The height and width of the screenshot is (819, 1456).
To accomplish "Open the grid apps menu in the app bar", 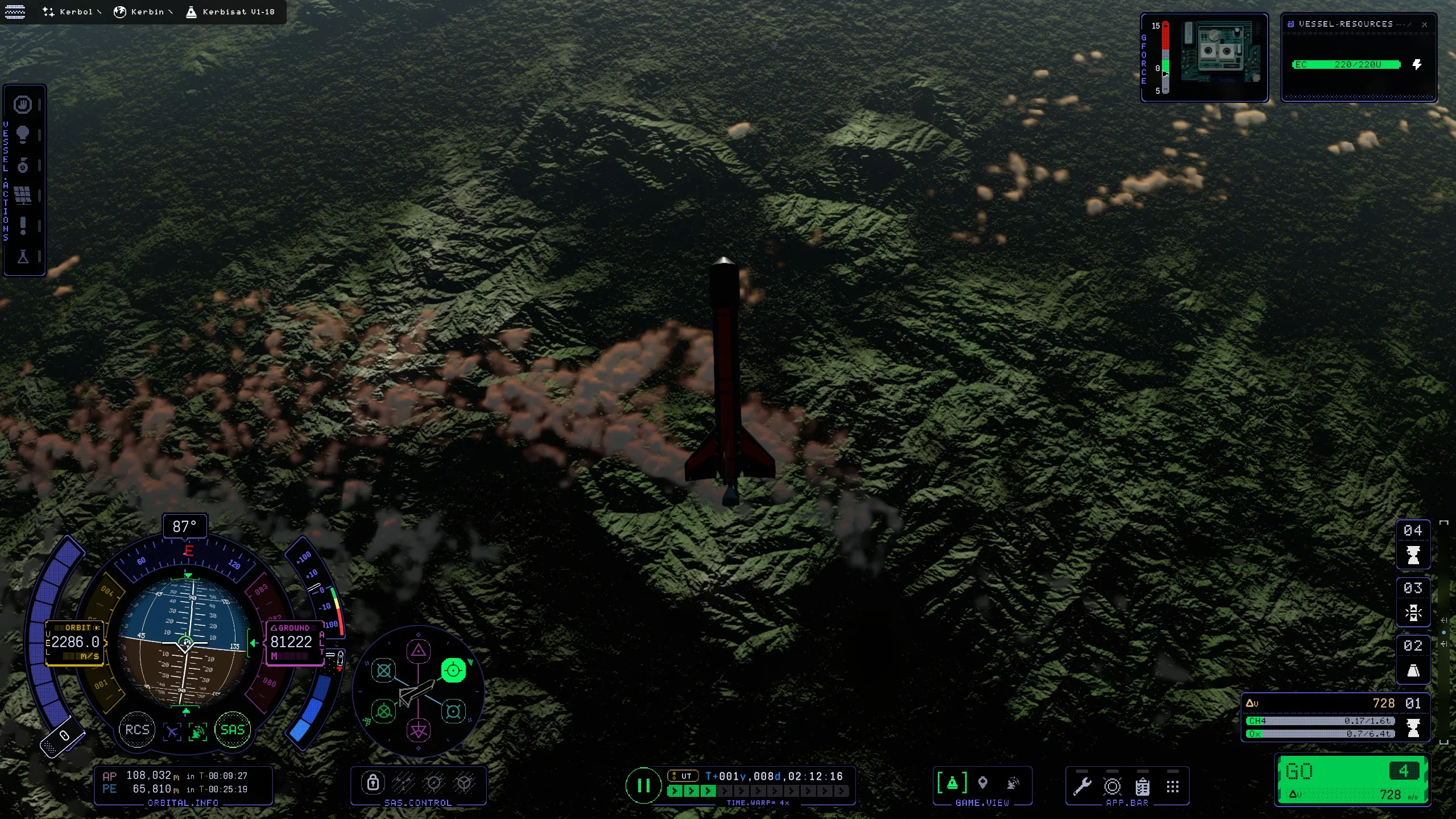I will pos(1172,787).
